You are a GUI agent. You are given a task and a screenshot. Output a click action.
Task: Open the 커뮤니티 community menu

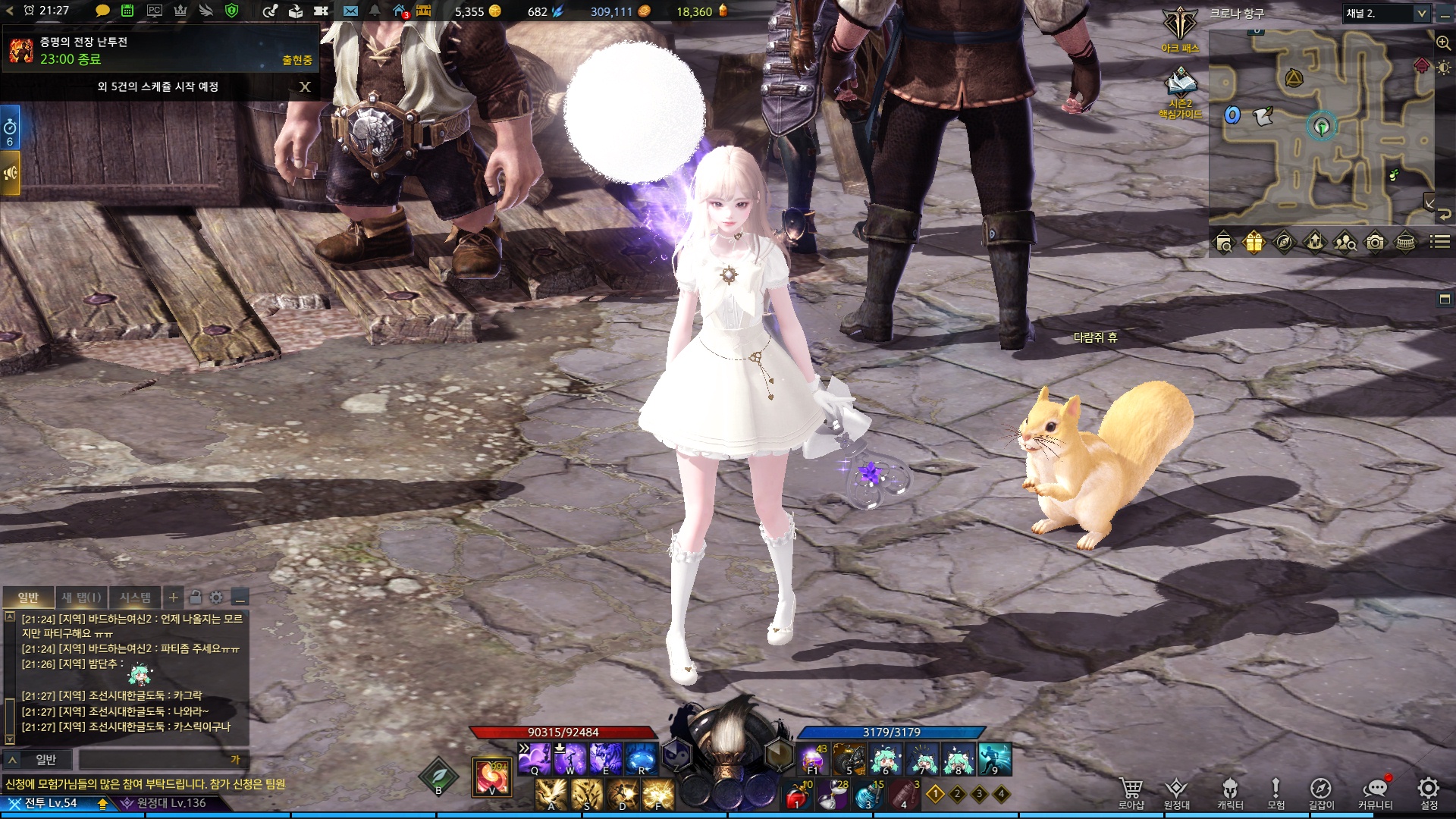pyautogui.click(x=1375, y=792)
